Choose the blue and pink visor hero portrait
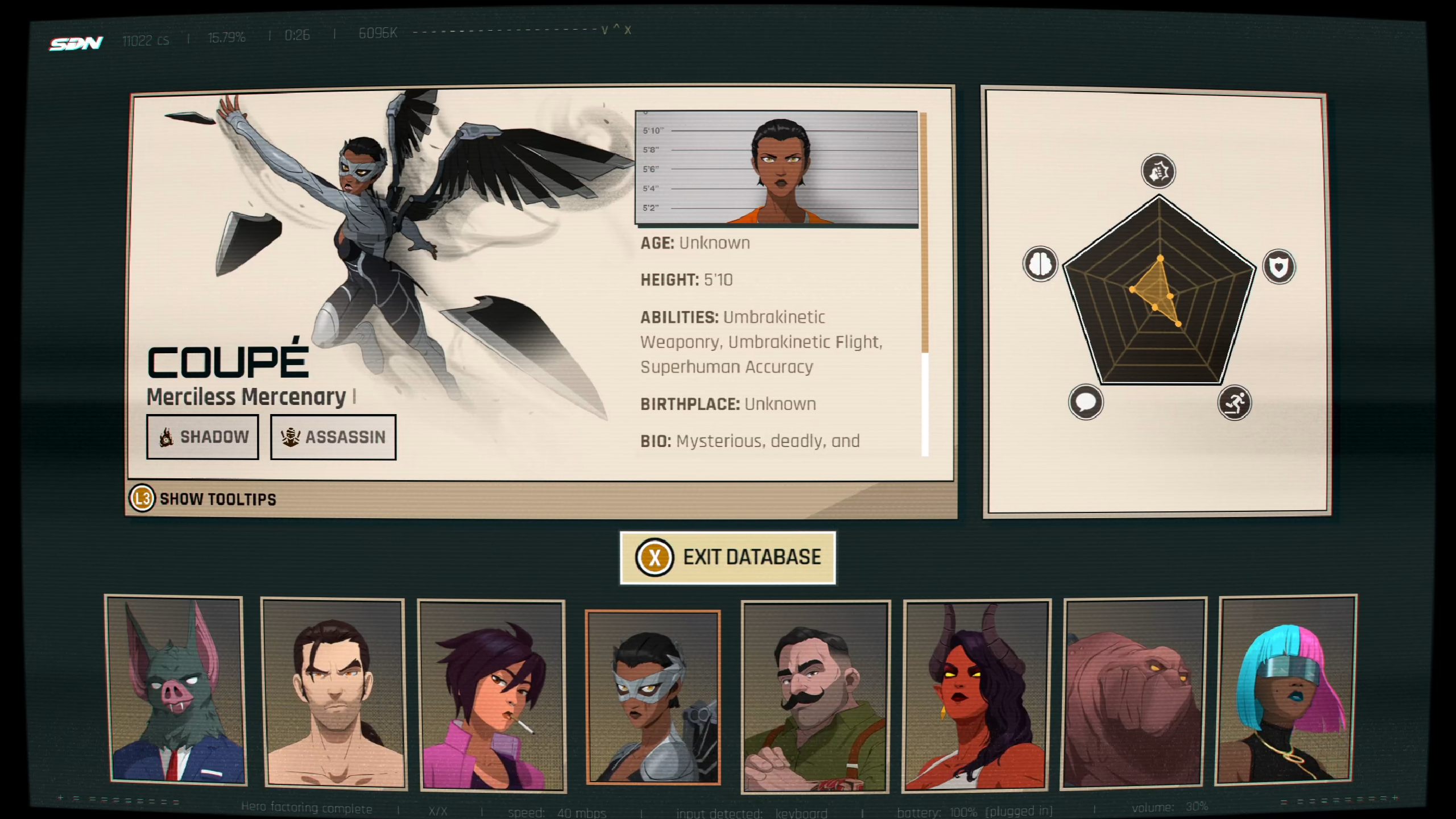The image size is (1456, 819). (x=1286, y=690)
